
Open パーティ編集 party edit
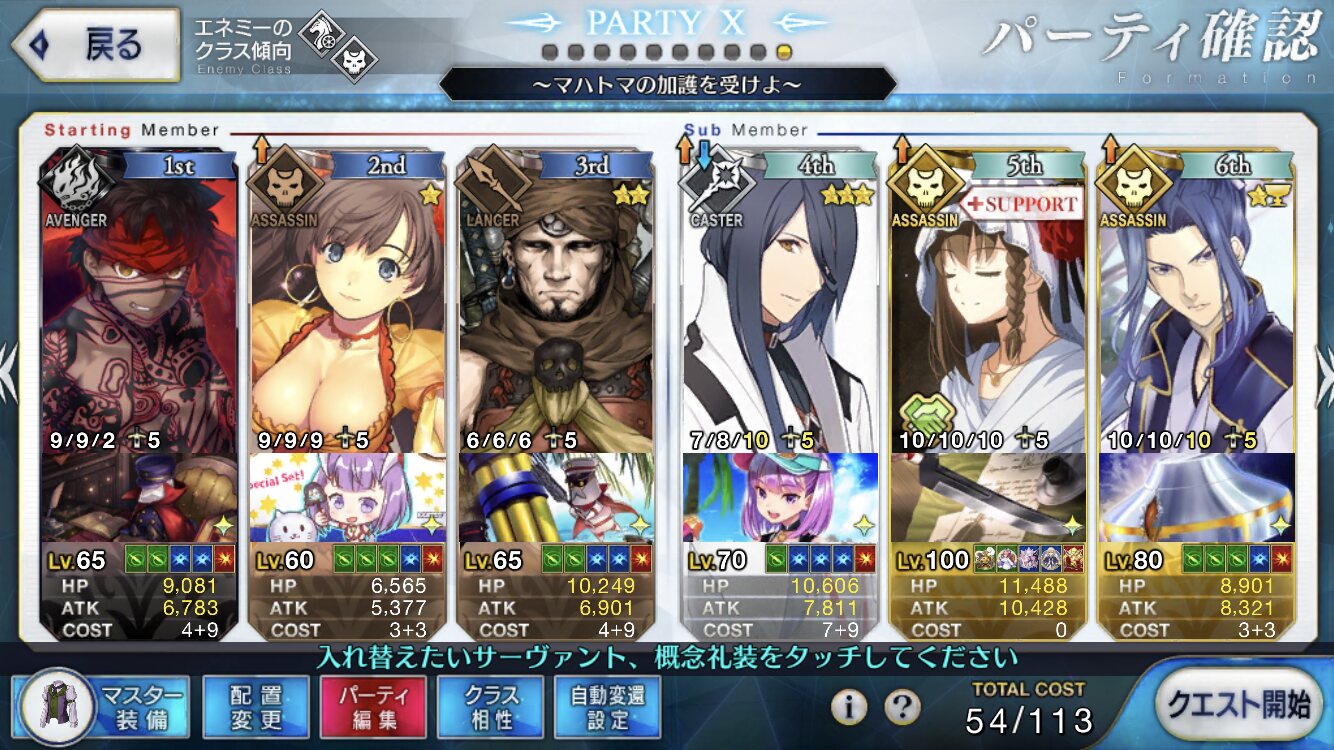click(x=373, y=706)
